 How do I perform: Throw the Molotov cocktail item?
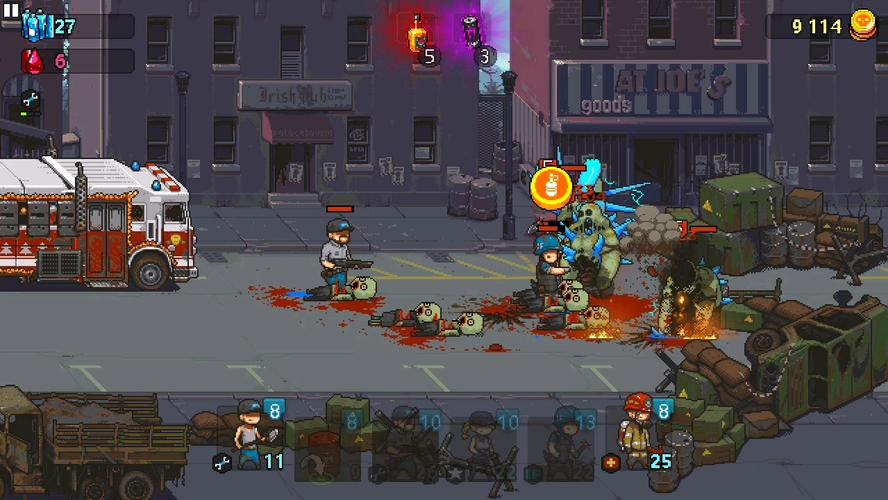click(x=418, y=35)
